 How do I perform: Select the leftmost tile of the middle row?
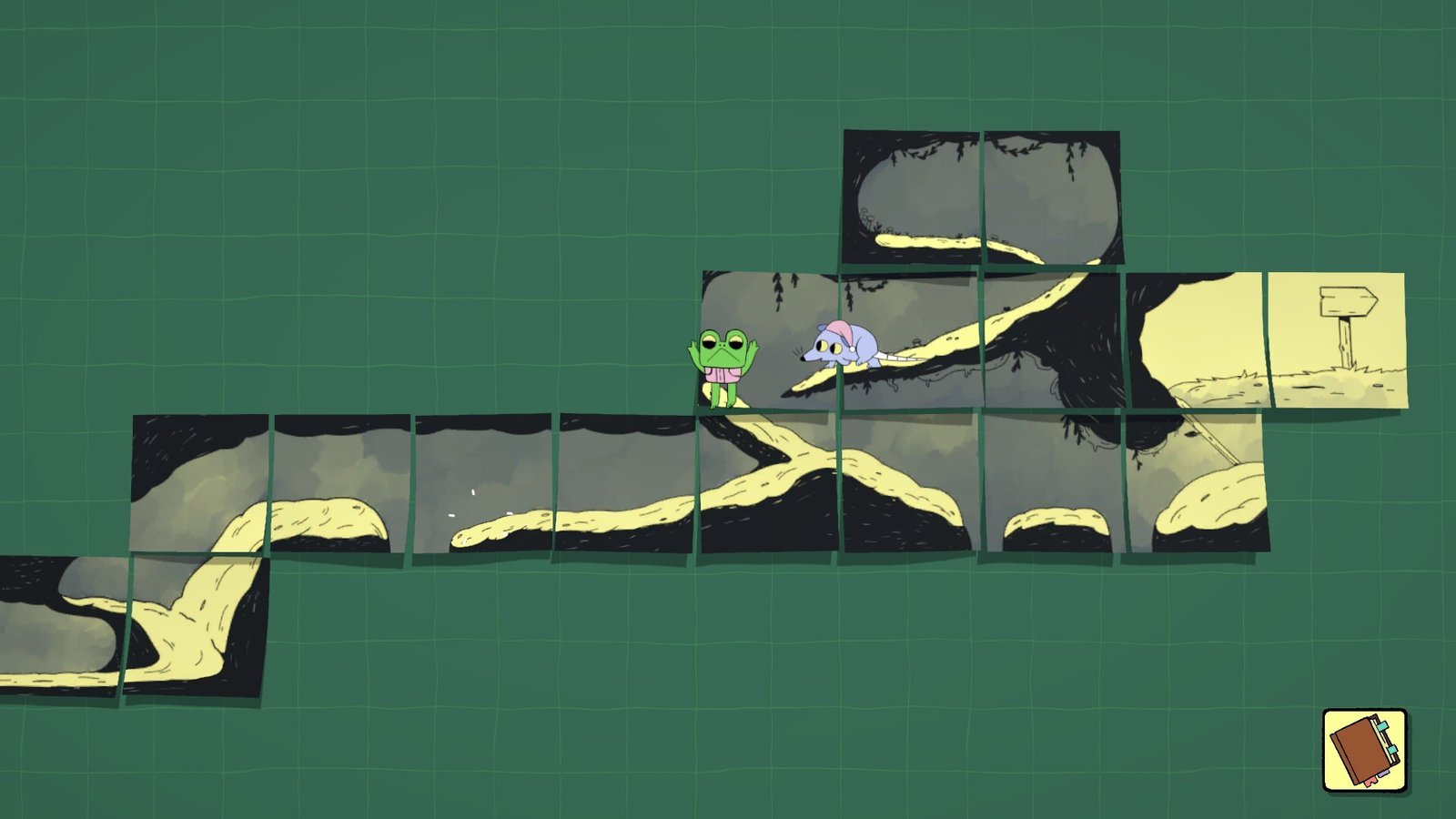click(200, 482)
